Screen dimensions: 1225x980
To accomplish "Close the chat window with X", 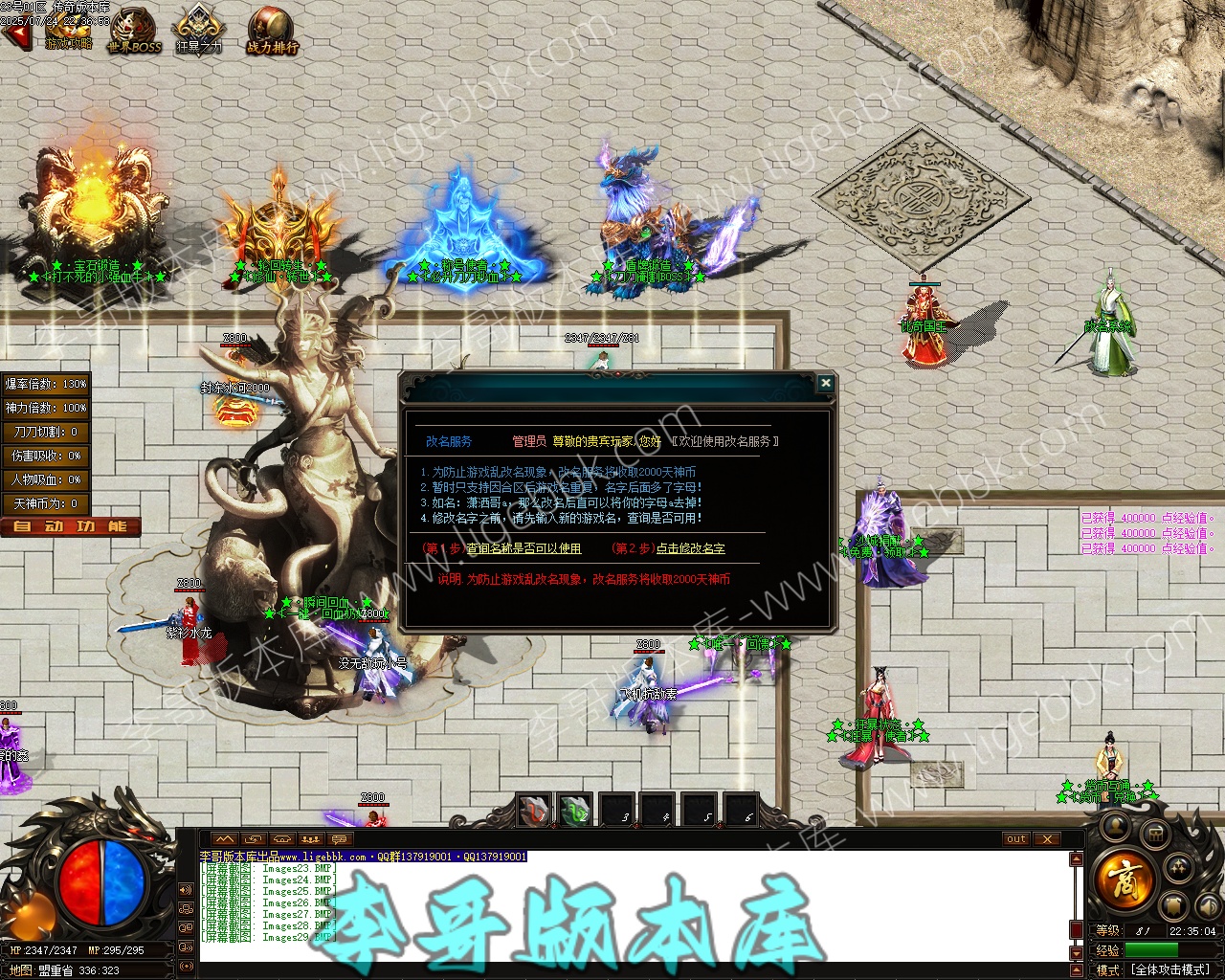I will coord(1047,839).
